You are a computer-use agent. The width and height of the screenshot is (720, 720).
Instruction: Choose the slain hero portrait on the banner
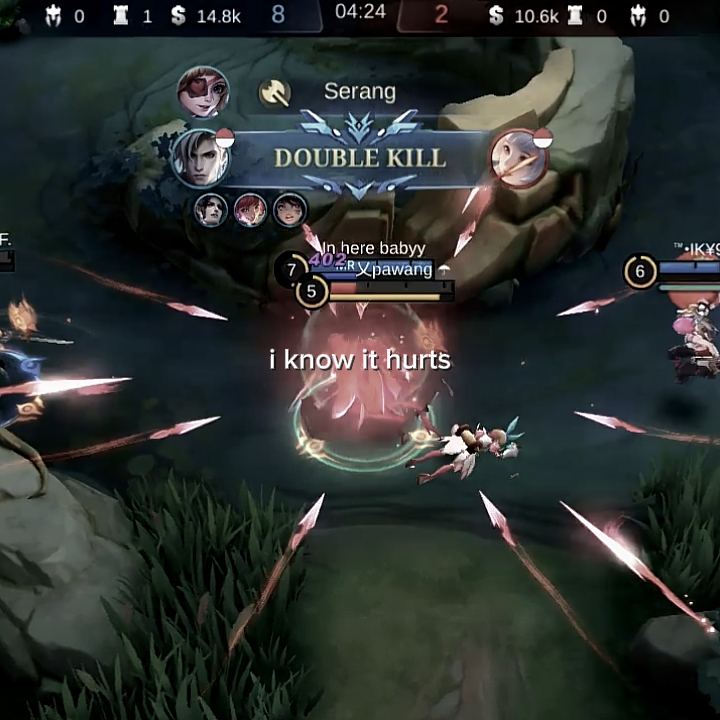point(519,158)
